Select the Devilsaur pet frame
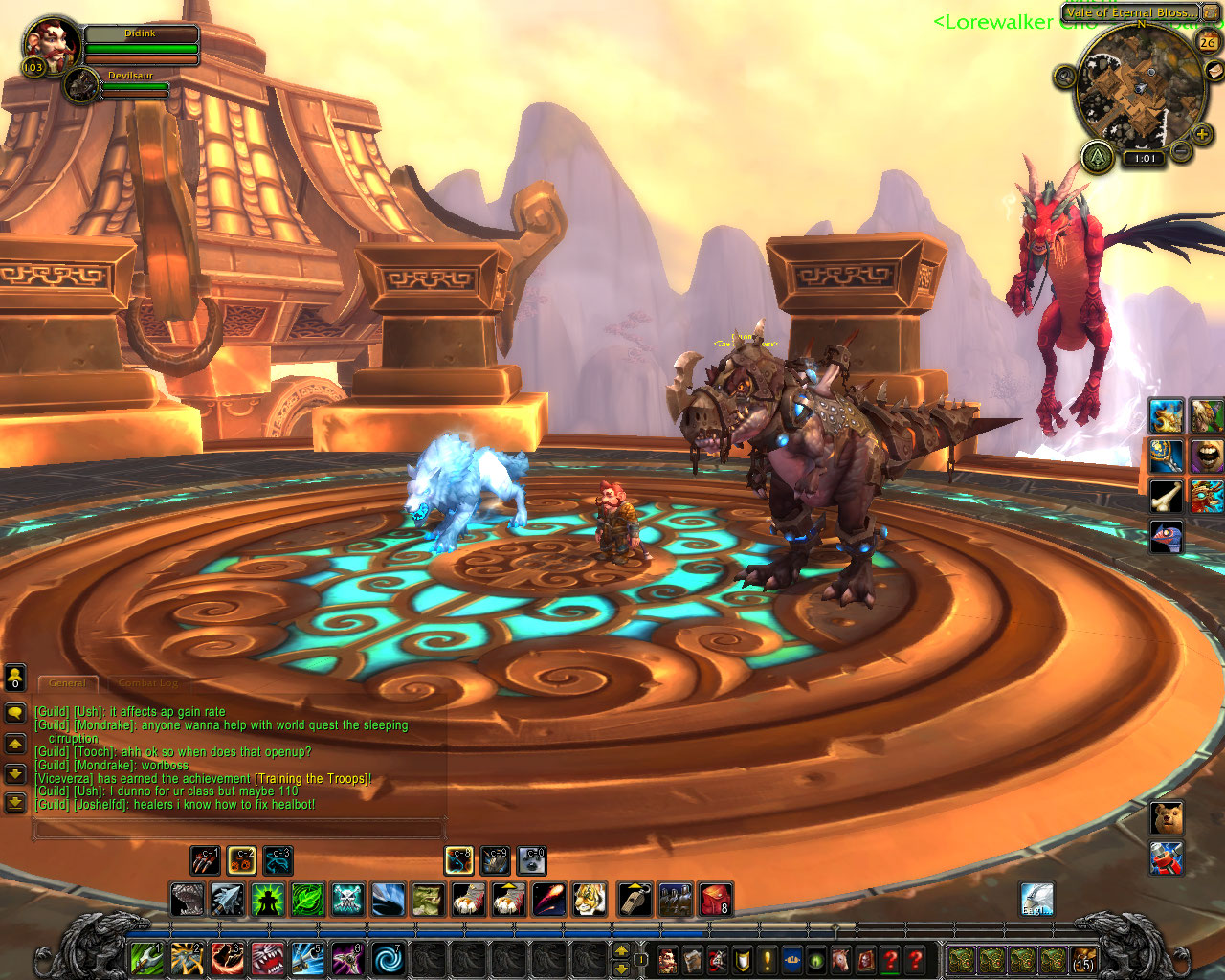 click(83, 86)
